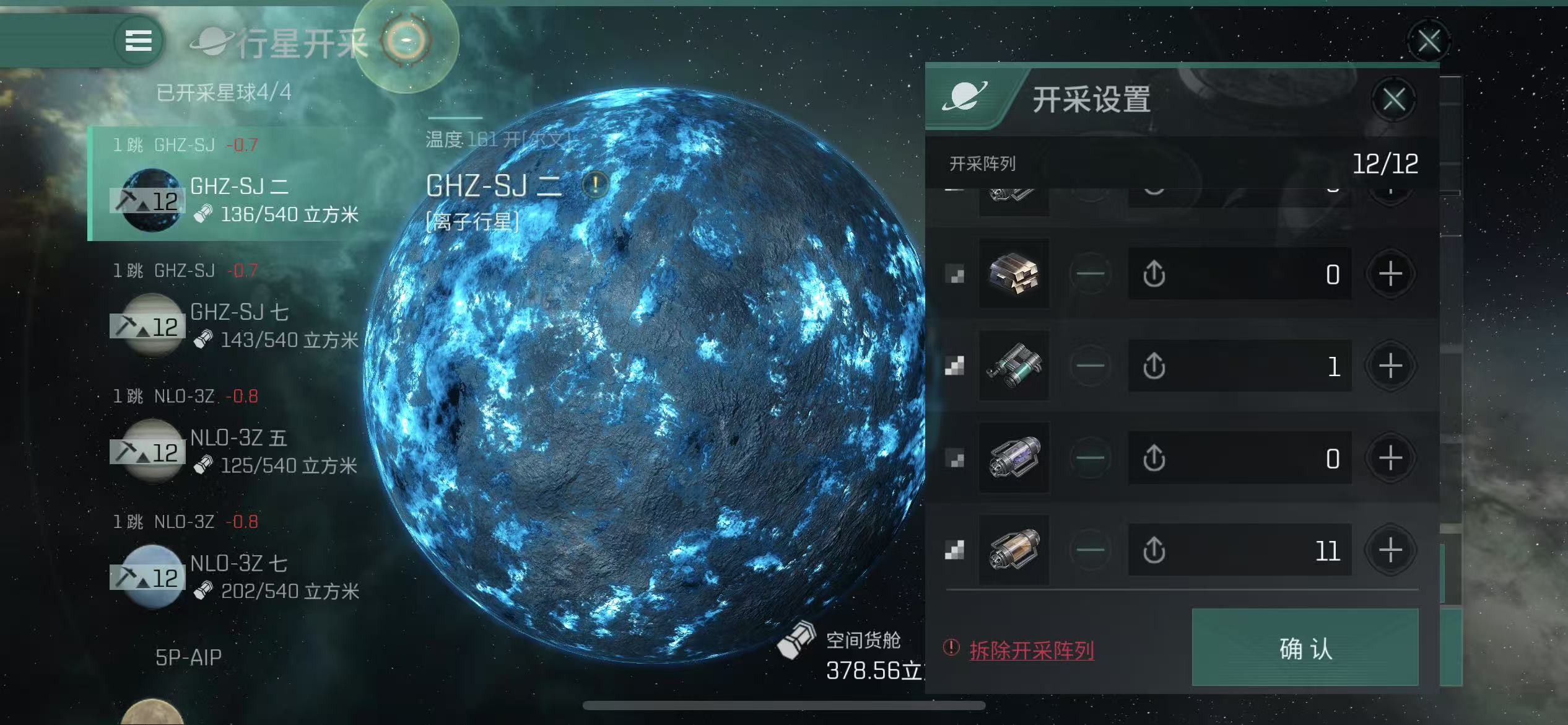Click the purple capsule material icon
This screenshot has height=725, width=1568.
(x=1014, y=457)
